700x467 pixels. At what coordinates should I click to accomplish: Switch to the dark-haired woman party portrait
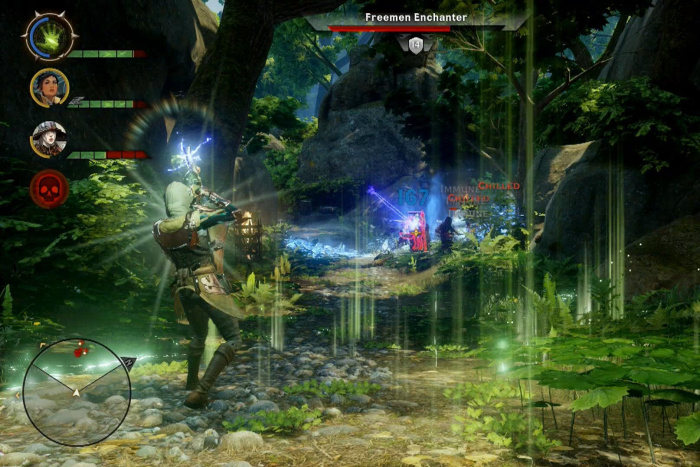coord(49,87)
